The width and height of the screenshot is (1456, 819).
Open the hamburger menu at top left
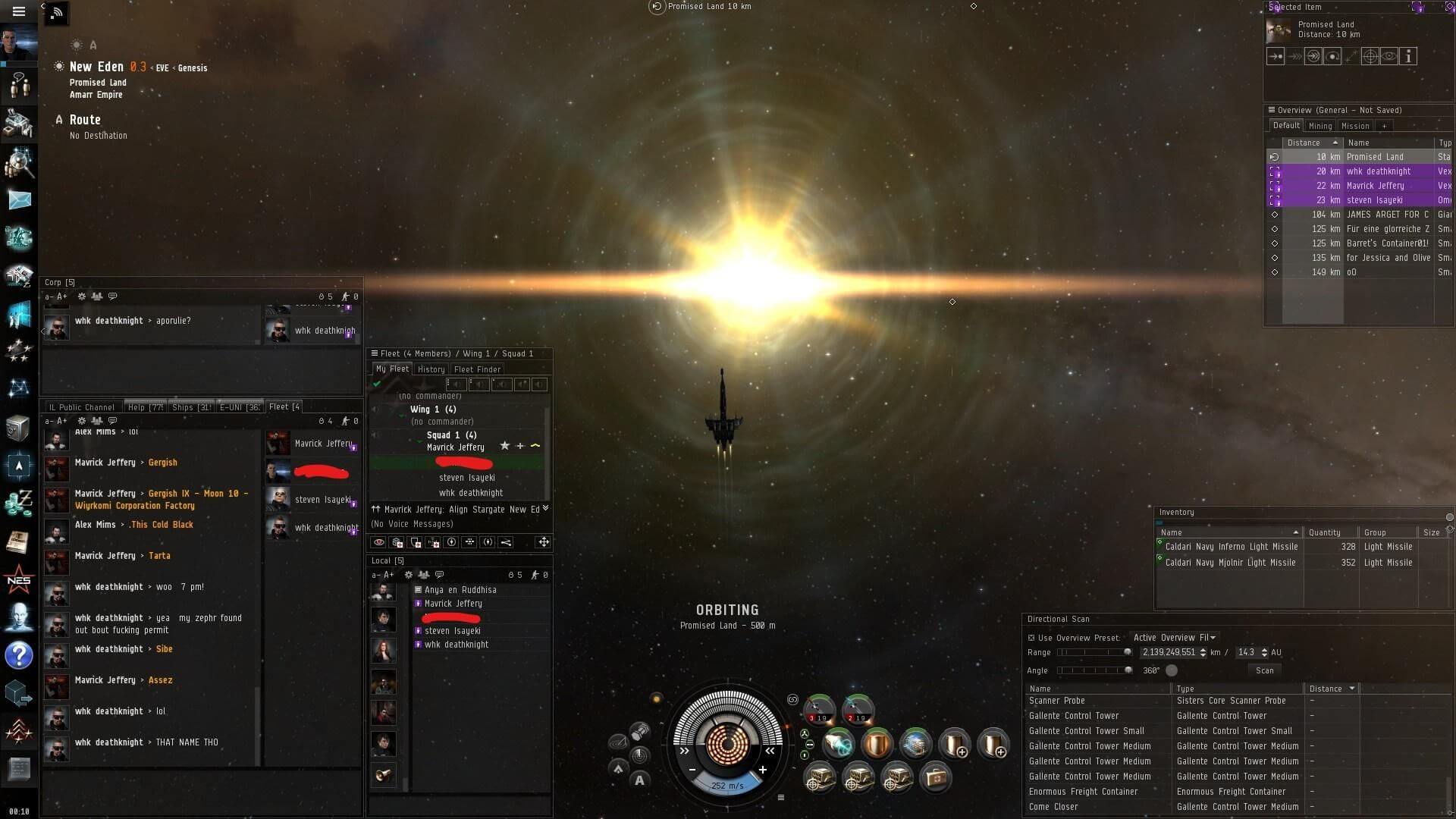point(19,11)
